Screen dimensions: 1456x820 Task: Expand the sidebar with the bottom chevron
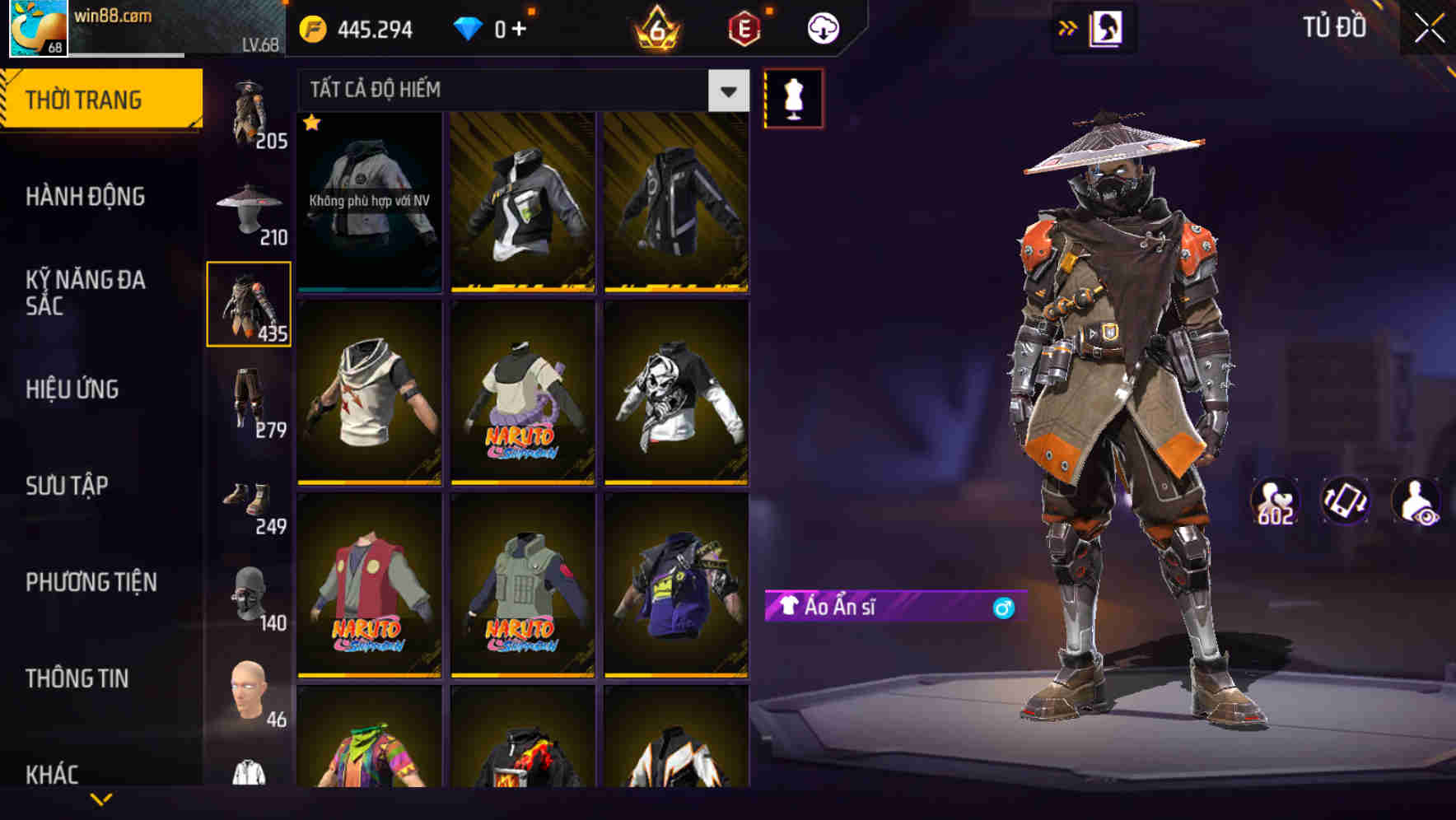coord(101,800)
